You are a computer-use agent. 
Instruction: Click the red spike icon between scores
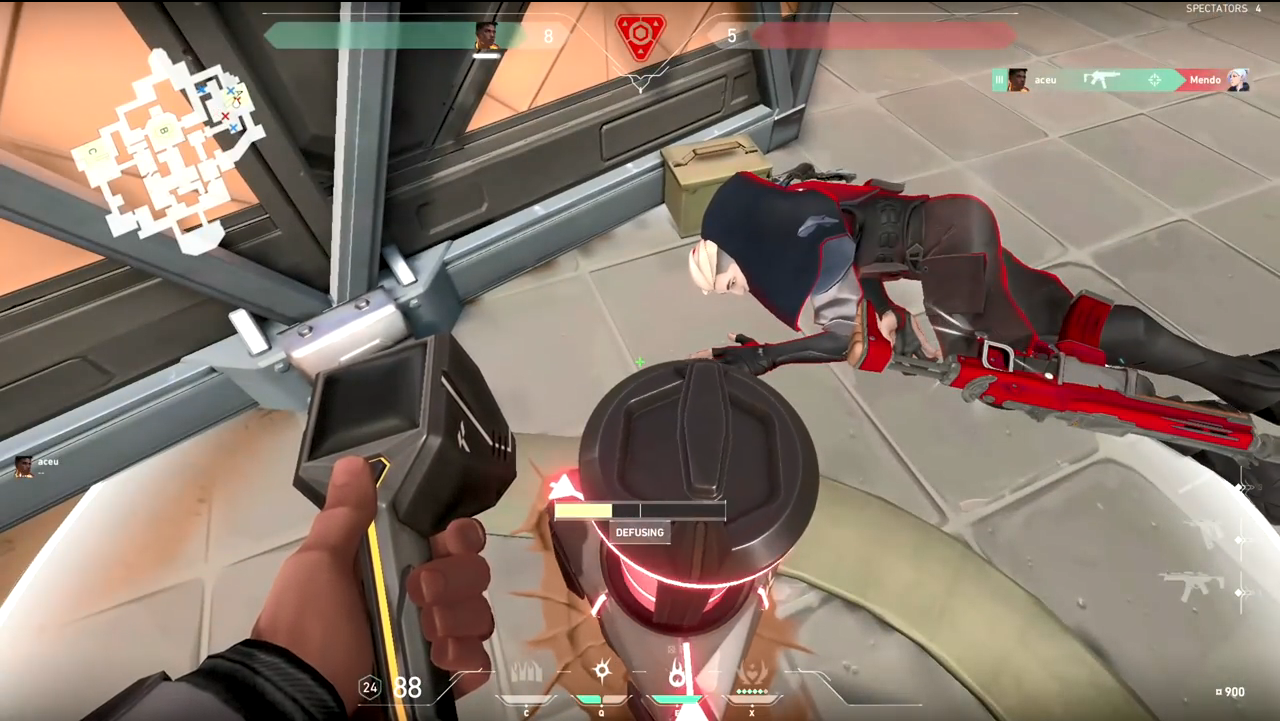640,37
